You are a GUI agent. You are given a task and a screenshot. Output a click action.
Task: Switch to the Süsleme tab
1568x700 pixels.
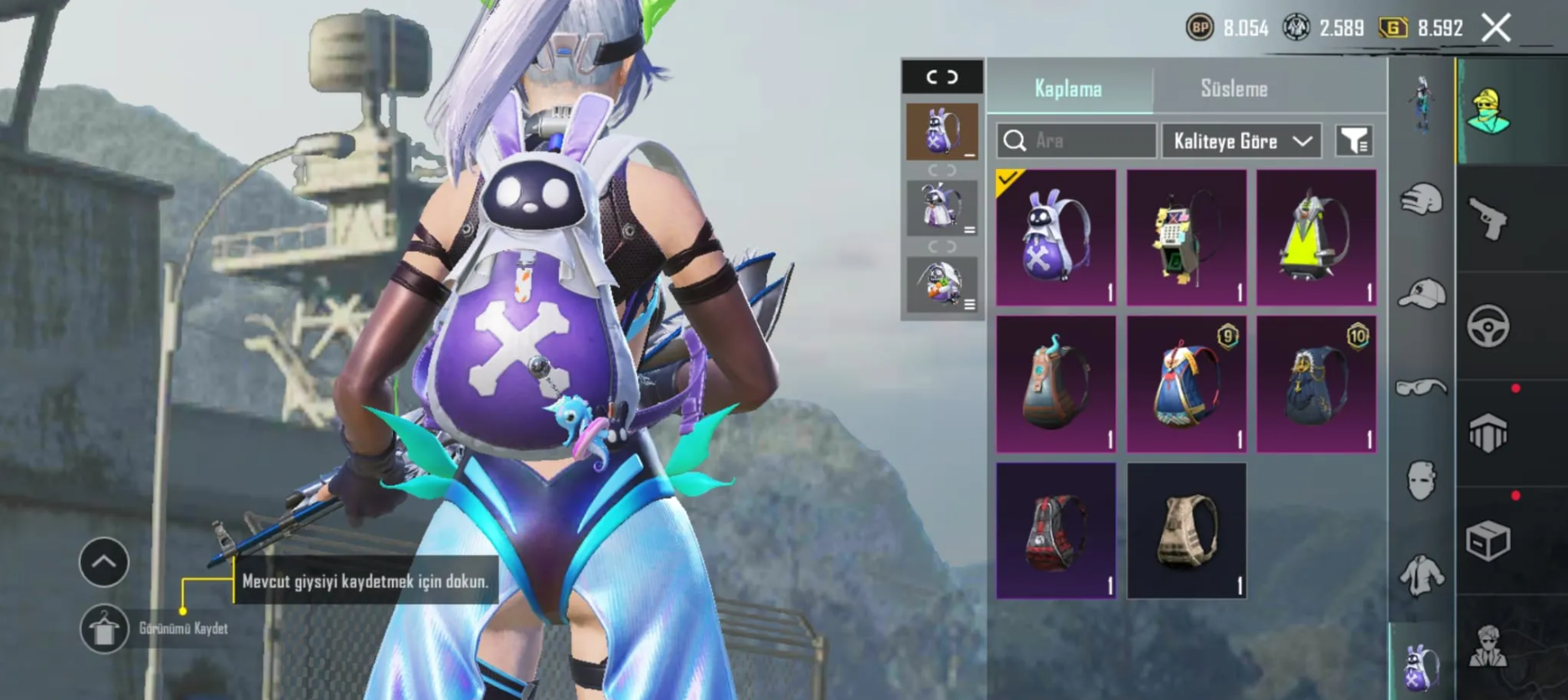tap(1234, 89)
